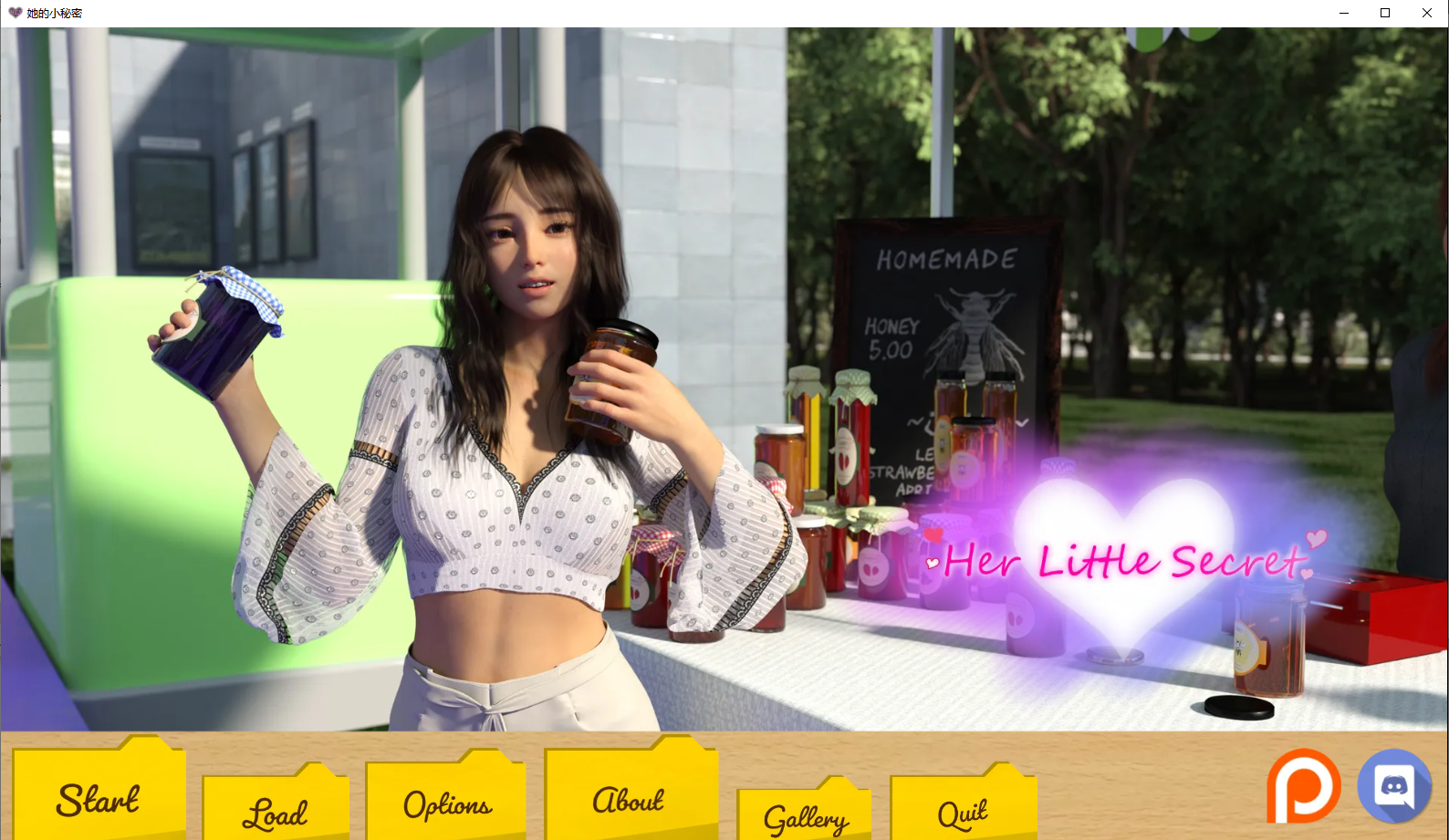1449x840 pixels.
Task: Click the blue Discord community icon
Action: pos(1394,785)
